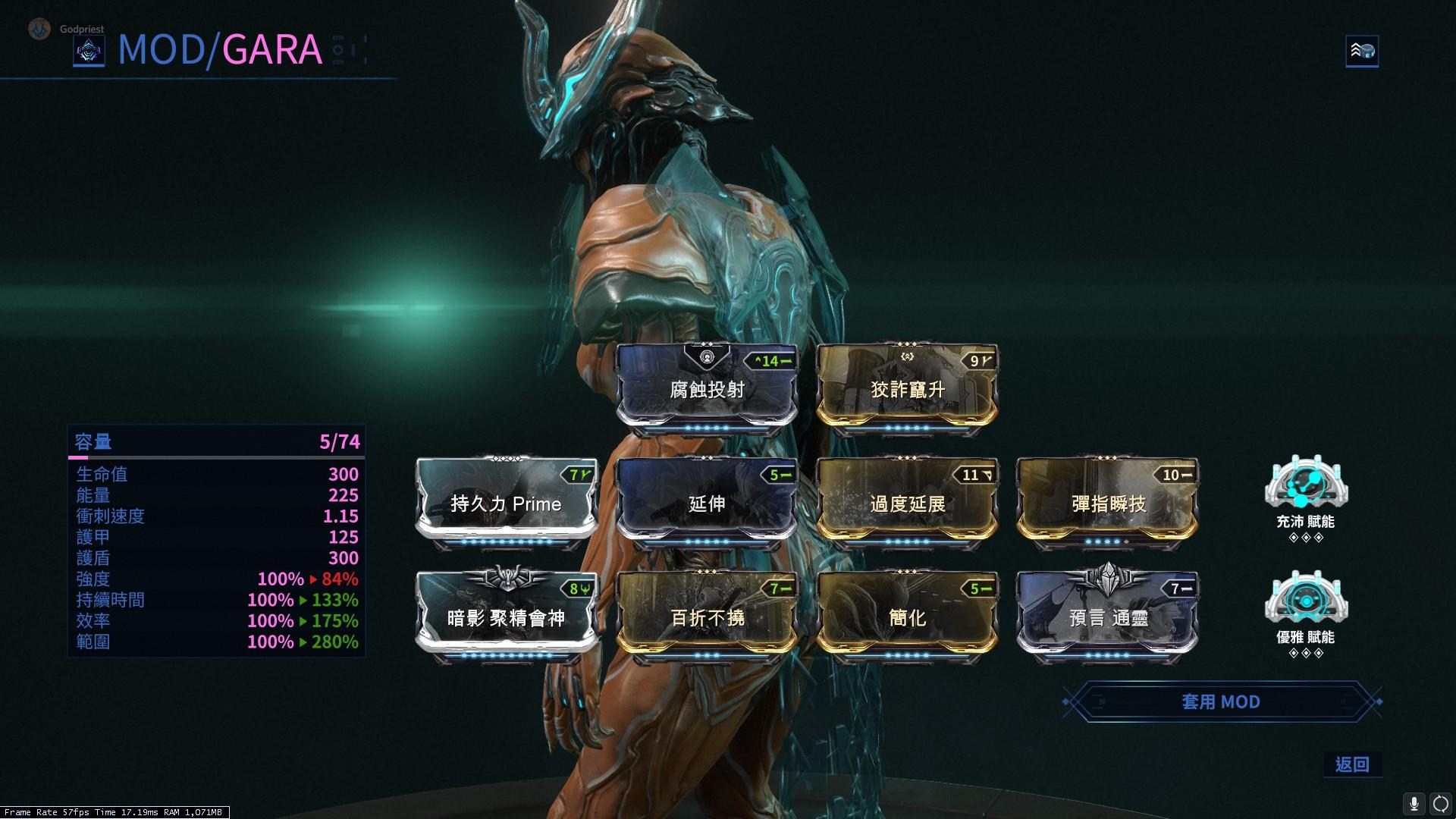Image resolution: width=1456 pixels, height=819 pixels.
Task: Select the 狡詐竄升 mod card
Action: tap(907, 389)
